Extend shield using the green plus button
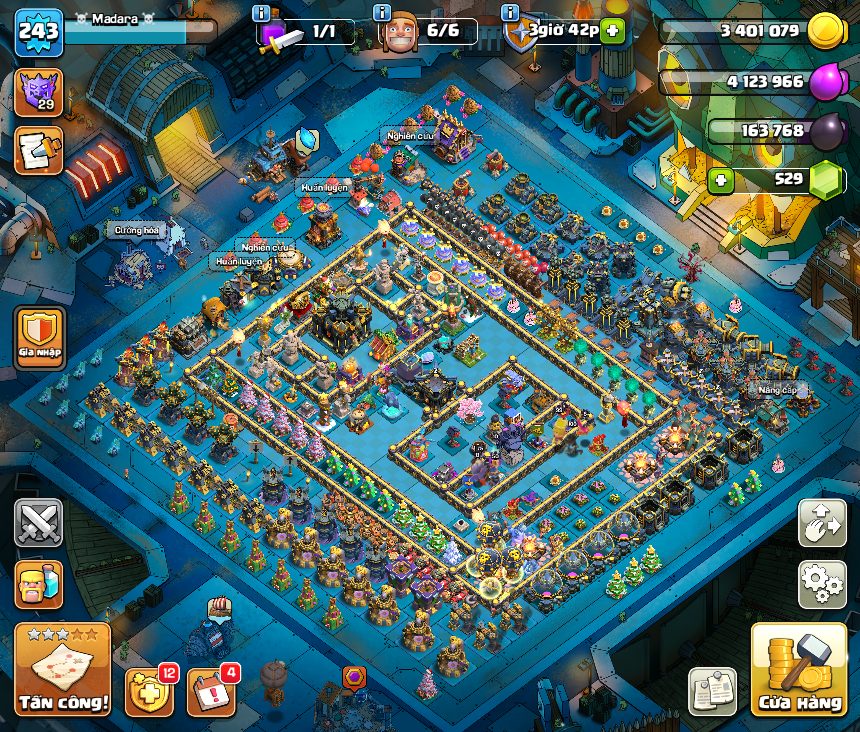860x732 pixels. [x=613, y=31]
